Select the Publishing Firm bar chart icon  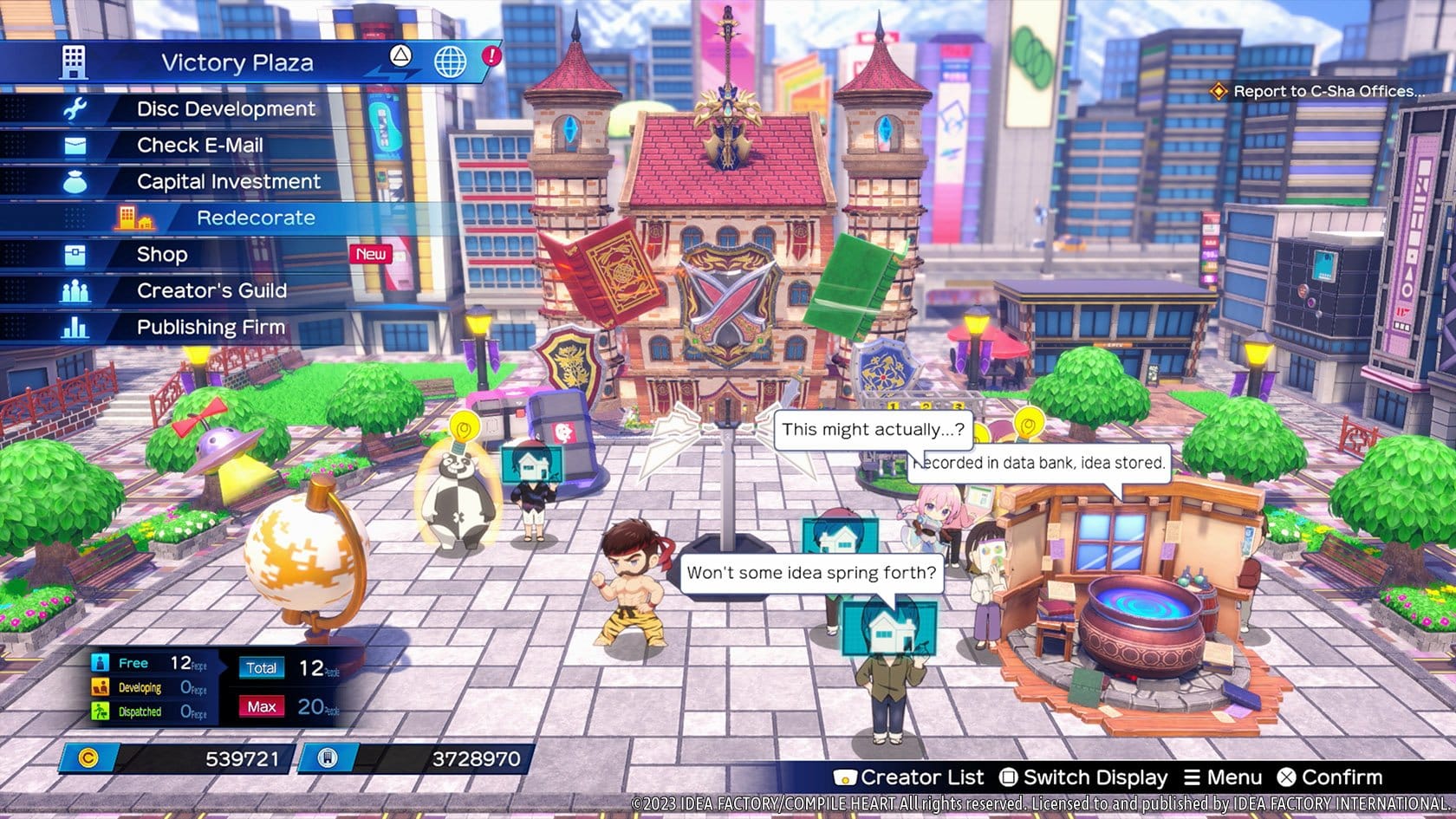76,327
